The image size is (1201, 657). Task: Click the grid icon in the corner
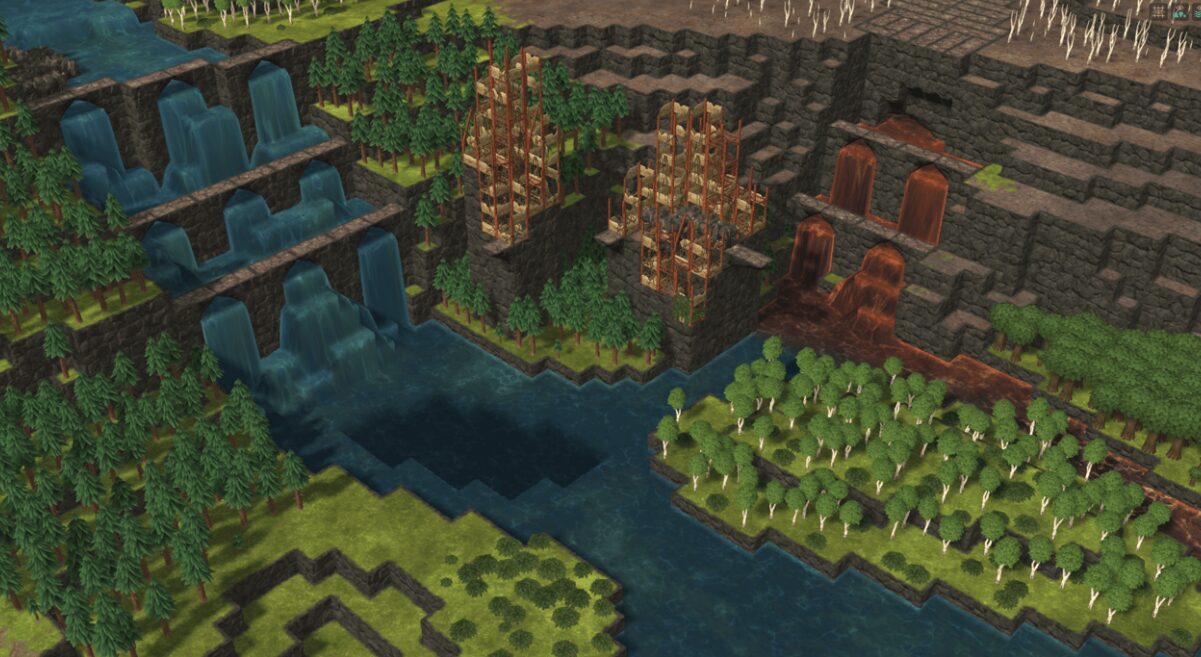coord(1158,12)
